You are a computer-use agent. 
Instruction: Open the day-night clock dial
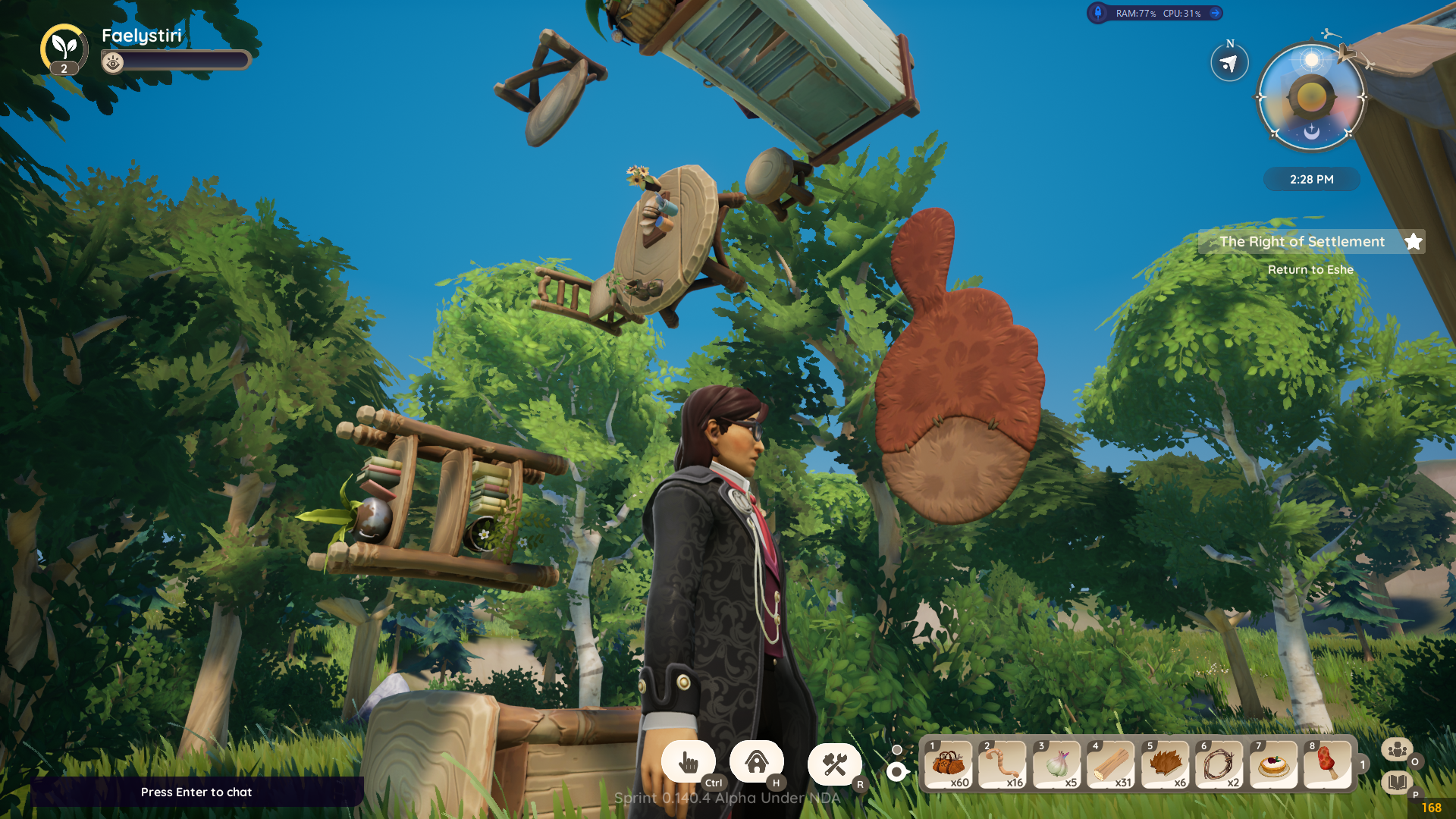click(1311, 98)
